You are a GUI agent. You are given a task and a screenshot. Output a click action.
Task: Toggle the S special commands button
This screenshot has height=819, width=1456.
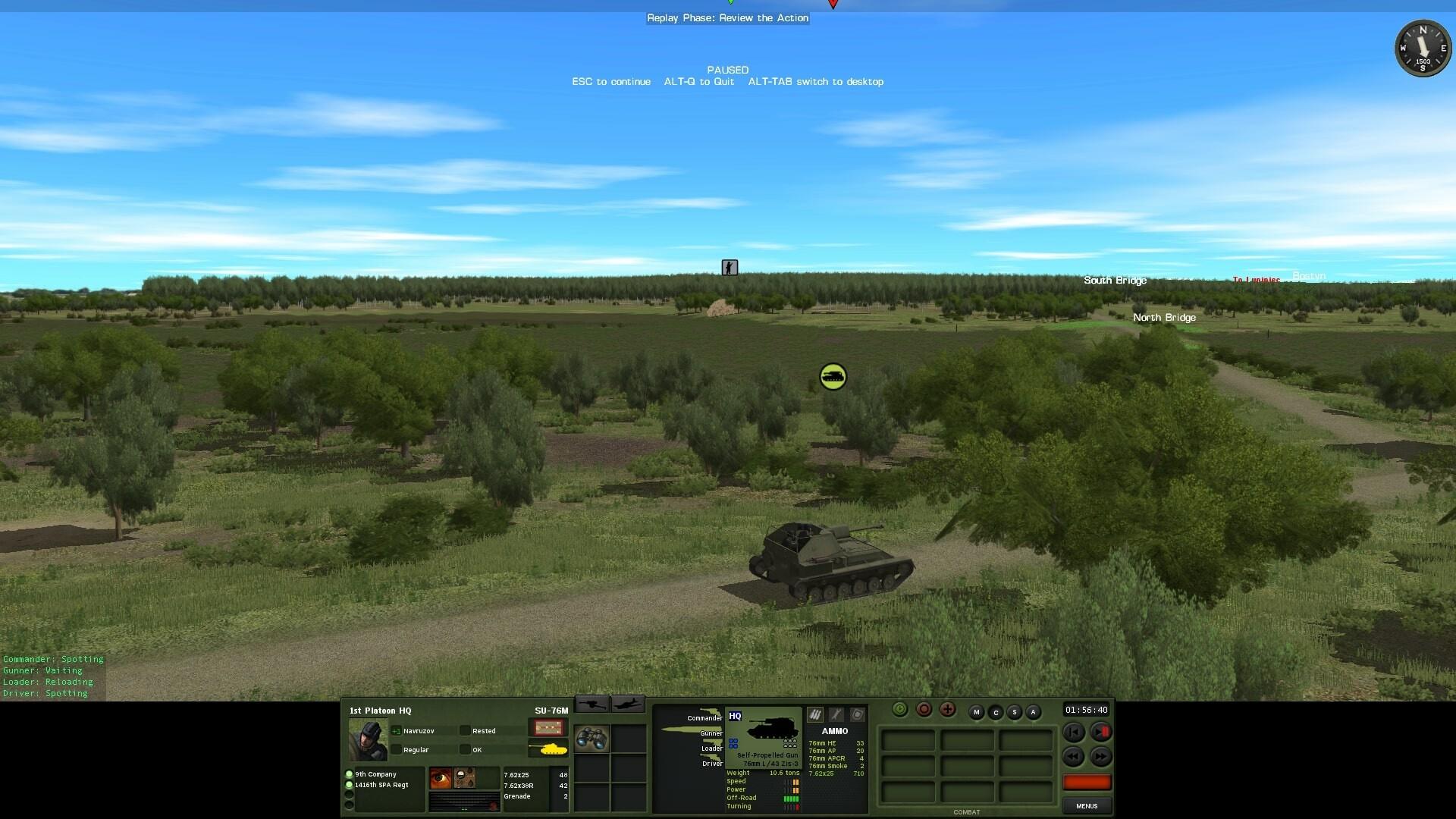(1015, 712)
